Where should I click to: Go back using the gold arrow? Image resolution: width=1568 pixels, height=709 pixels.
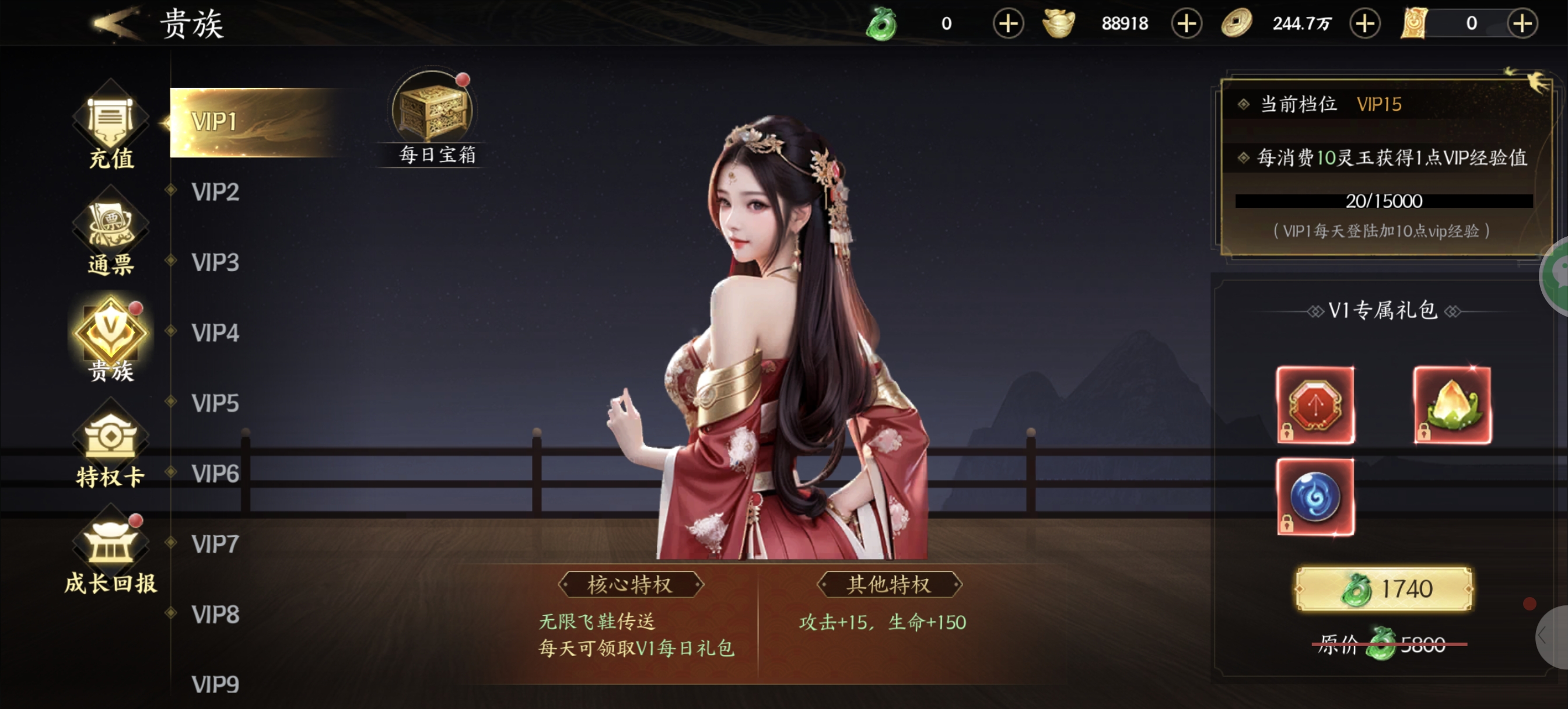pos(116,23)
